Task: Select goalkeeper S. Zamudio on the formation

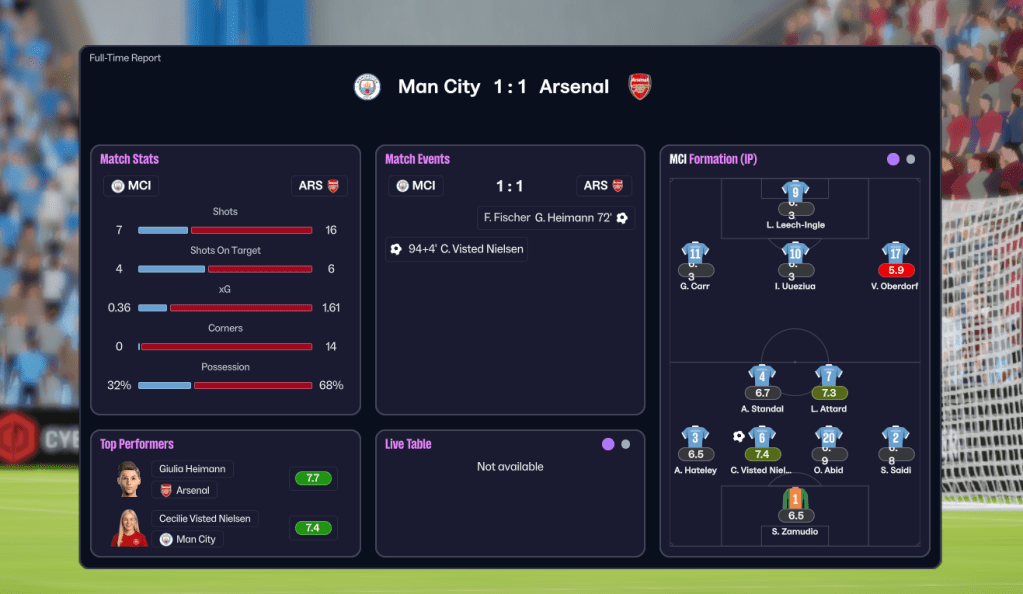Action: [795, 499]
